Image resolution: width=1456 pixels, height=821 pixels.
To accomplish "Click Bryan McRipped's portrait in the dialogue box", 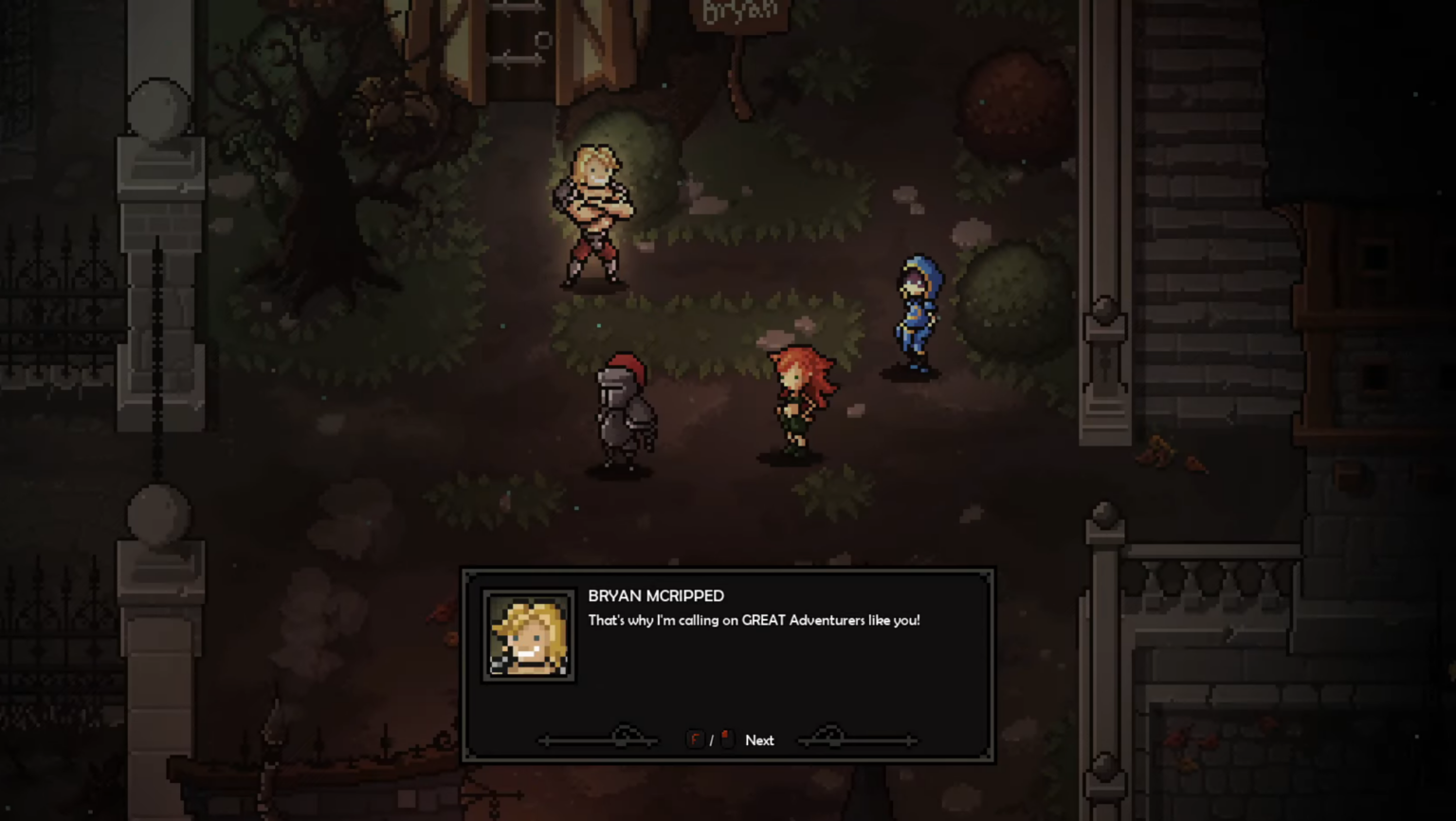I will click(x=528, y=635).
